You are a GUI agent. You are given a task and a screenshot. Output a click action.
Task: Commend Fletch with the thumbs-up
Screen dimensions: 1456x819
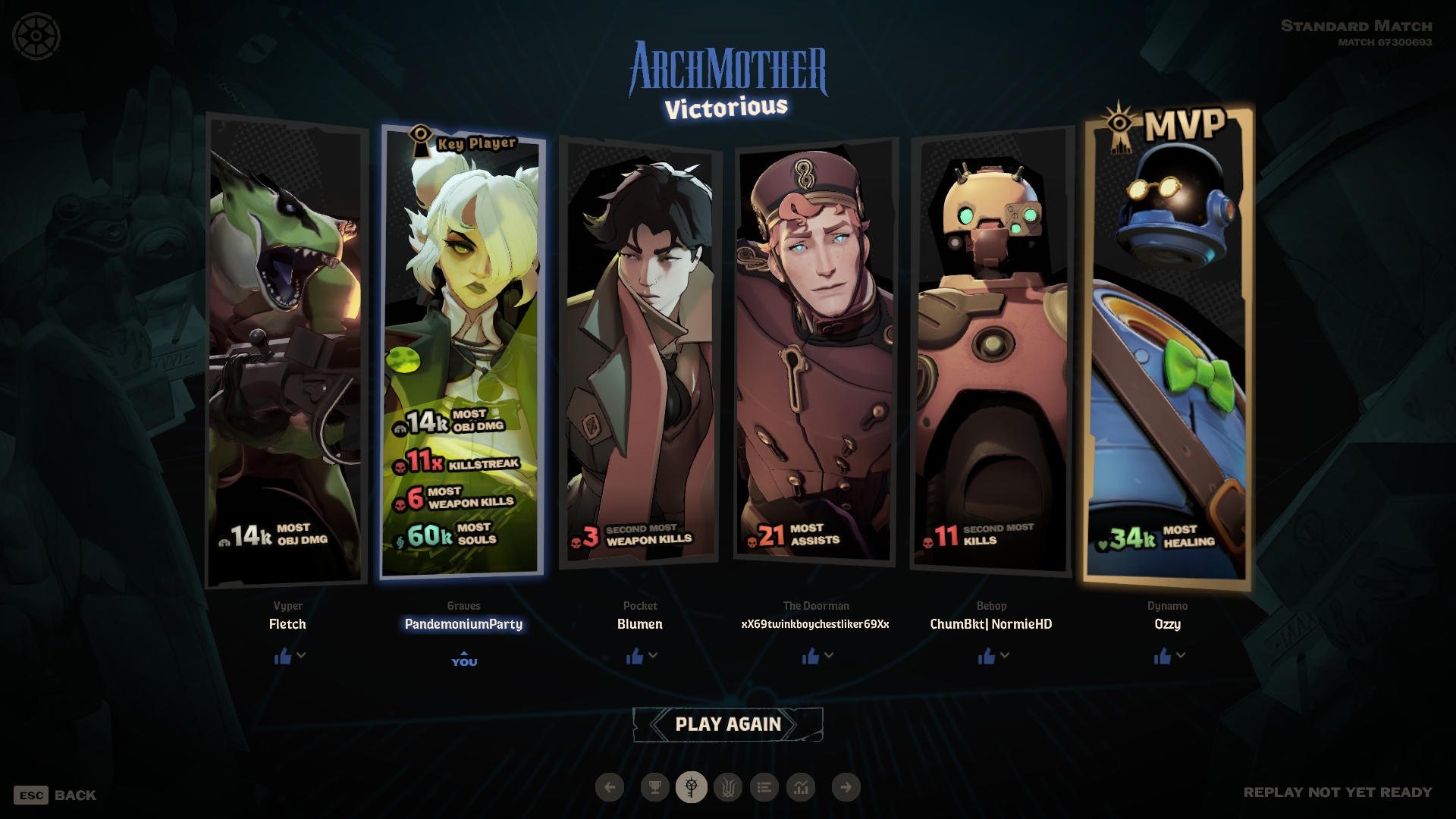(283, 656)
